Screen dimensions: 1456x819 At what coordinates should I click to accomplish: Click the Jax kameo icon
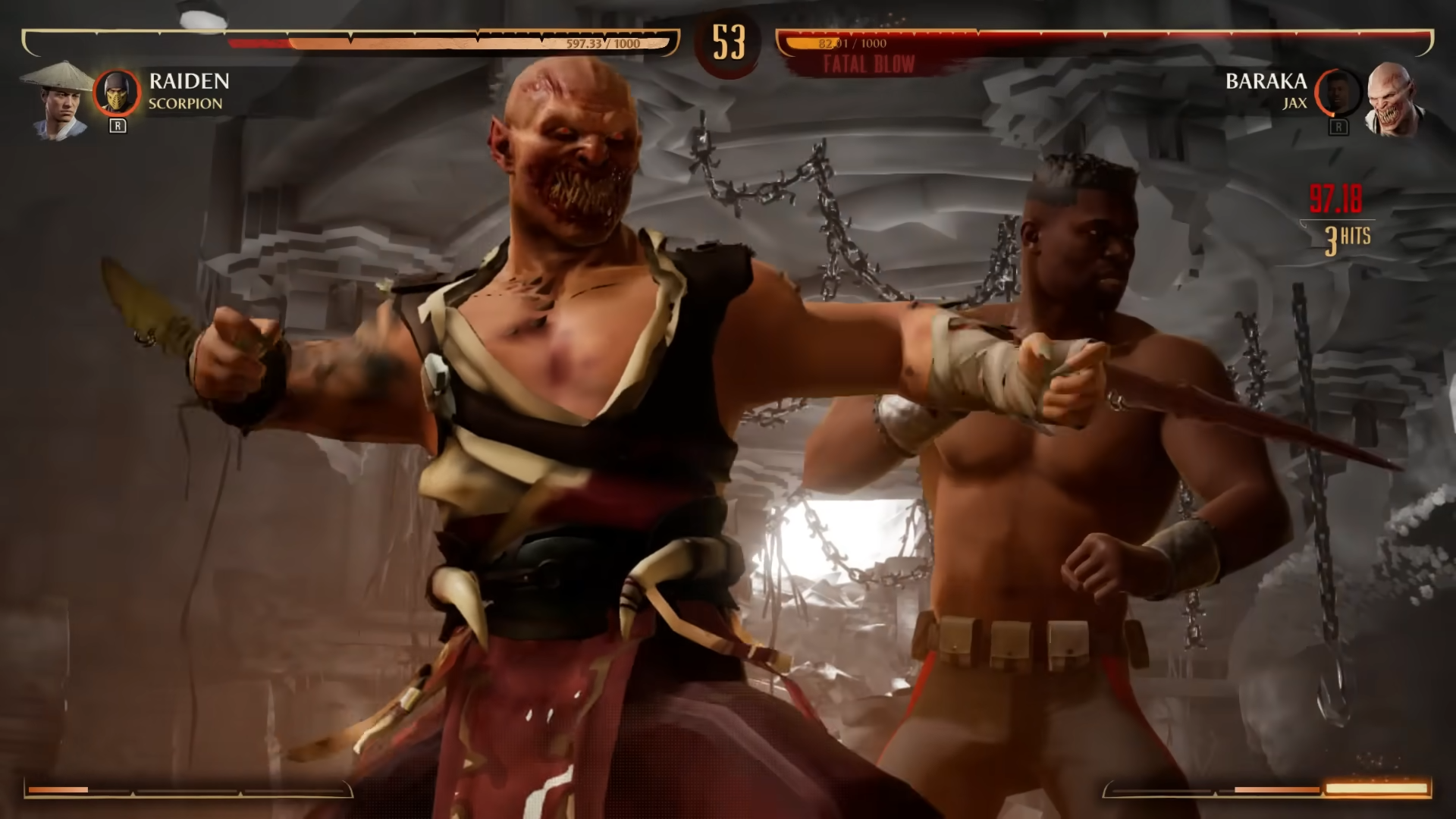click(1338, 93)
